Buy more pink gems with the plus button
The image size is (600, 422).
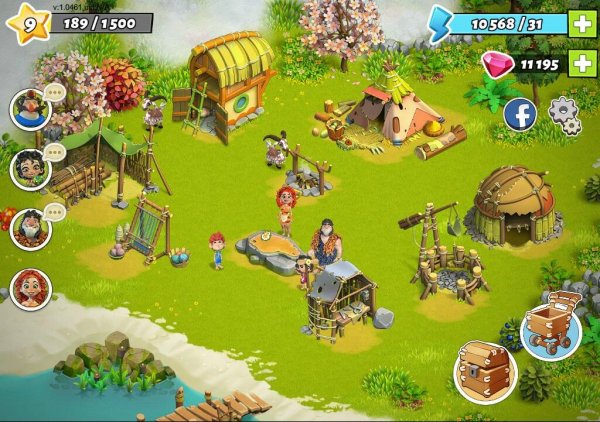pos(581,64)
